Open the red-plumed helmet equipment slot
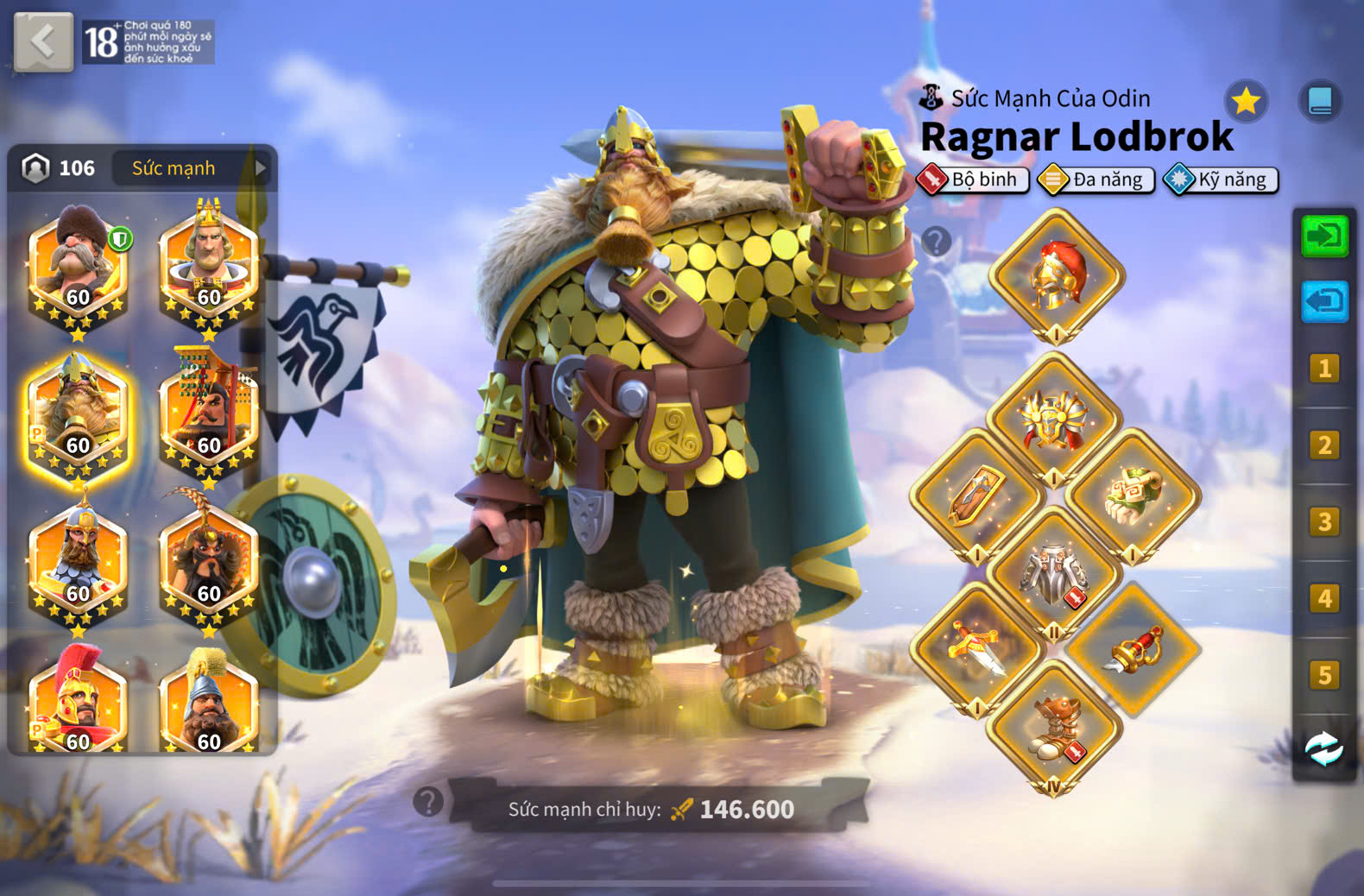 click(x=1056, y=276)
